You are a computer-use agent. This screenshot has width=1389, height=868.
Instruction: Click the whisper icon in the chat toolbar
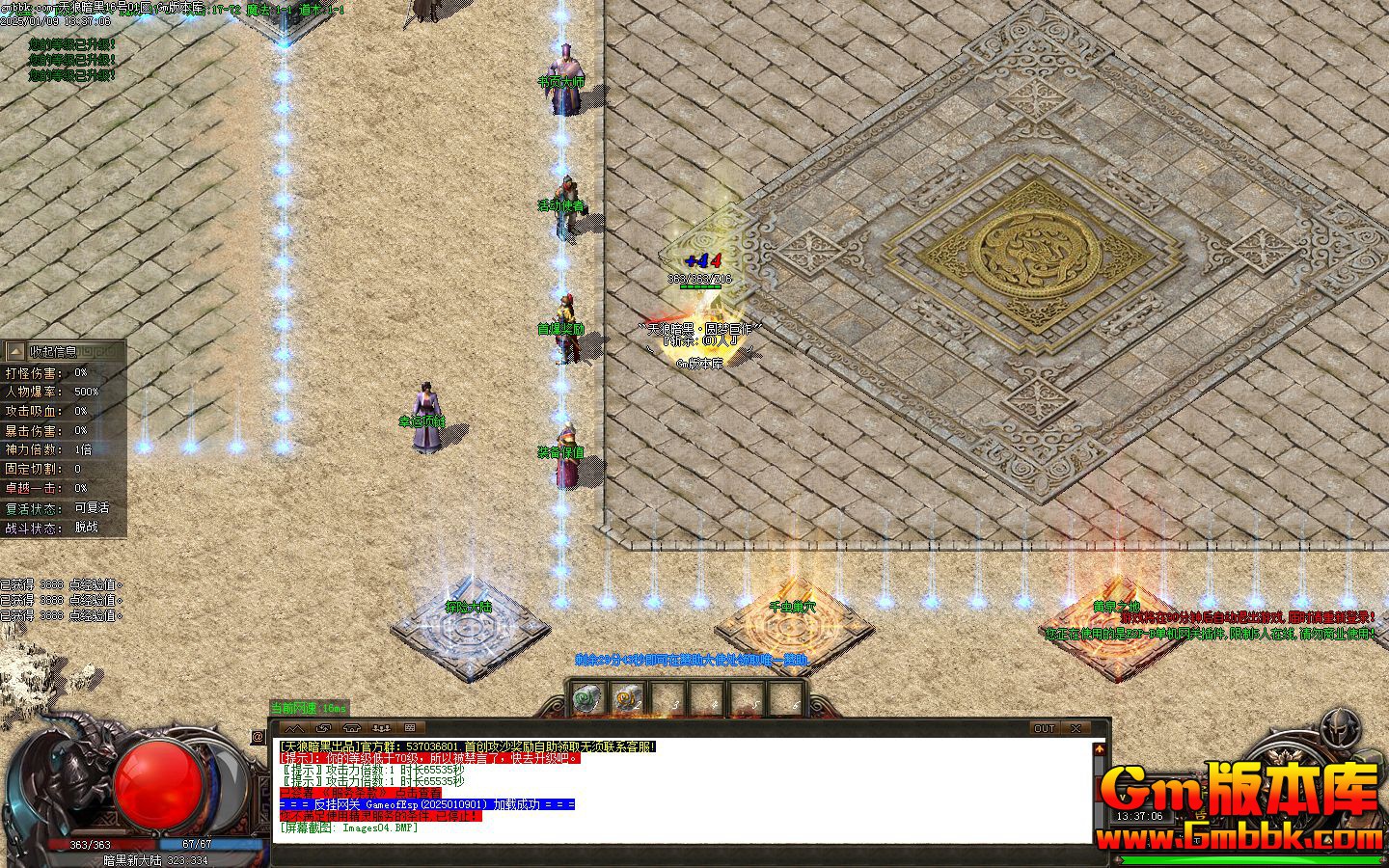click(324, 728)
